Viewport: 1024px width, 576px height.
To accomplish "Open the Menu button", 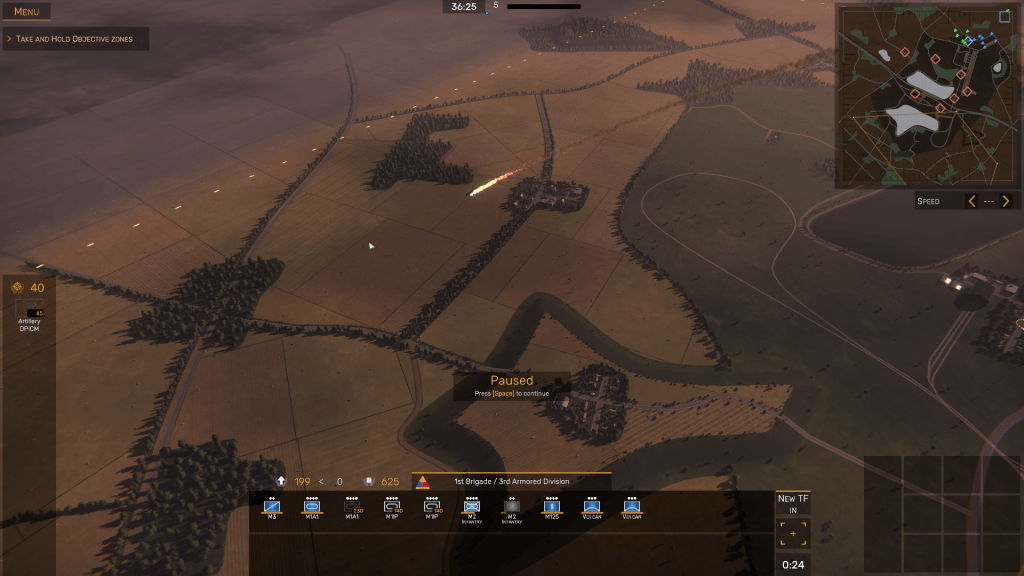I will tap(26, 12).
